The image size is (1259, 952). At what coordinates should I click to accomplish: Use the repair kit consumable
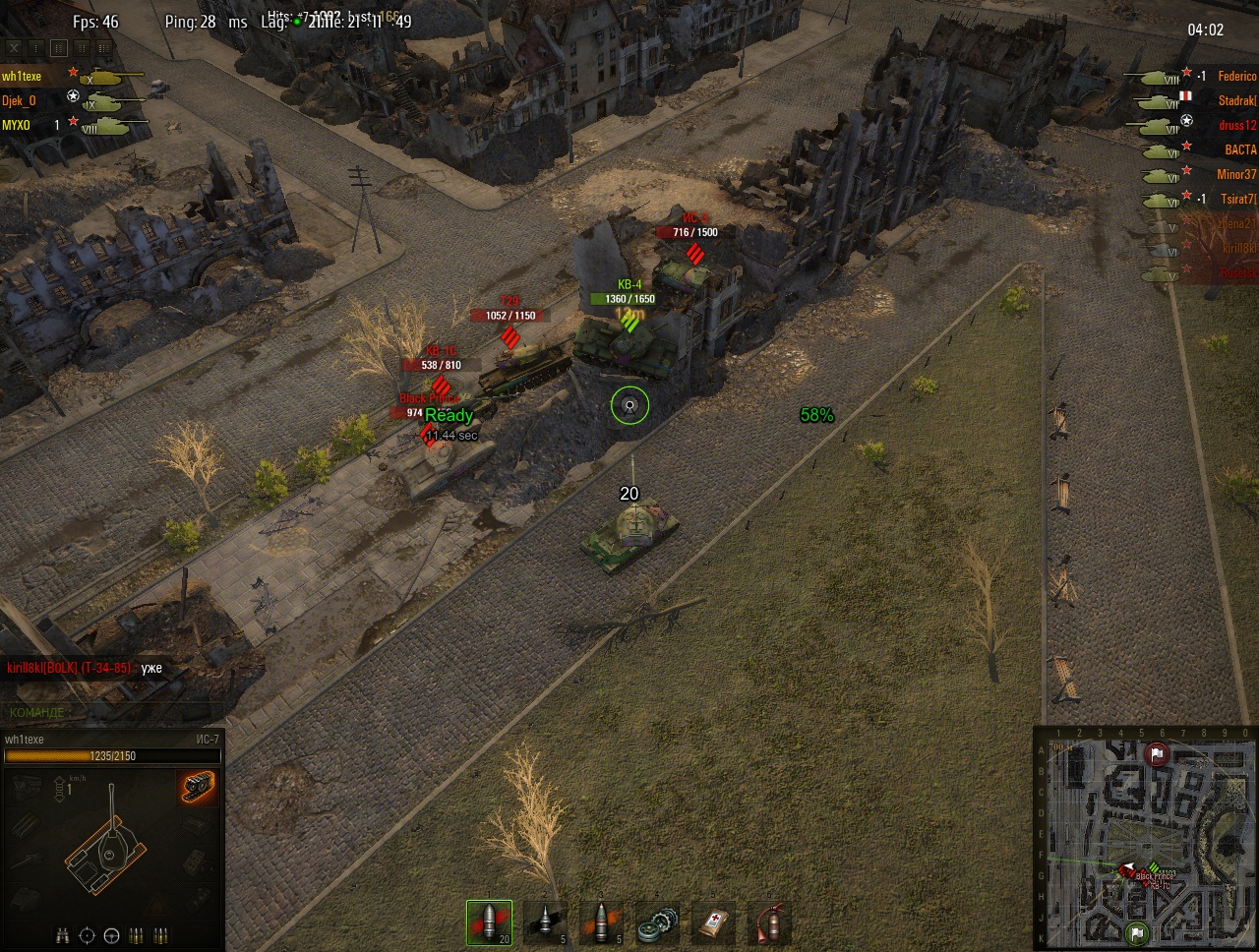[657, 923]
